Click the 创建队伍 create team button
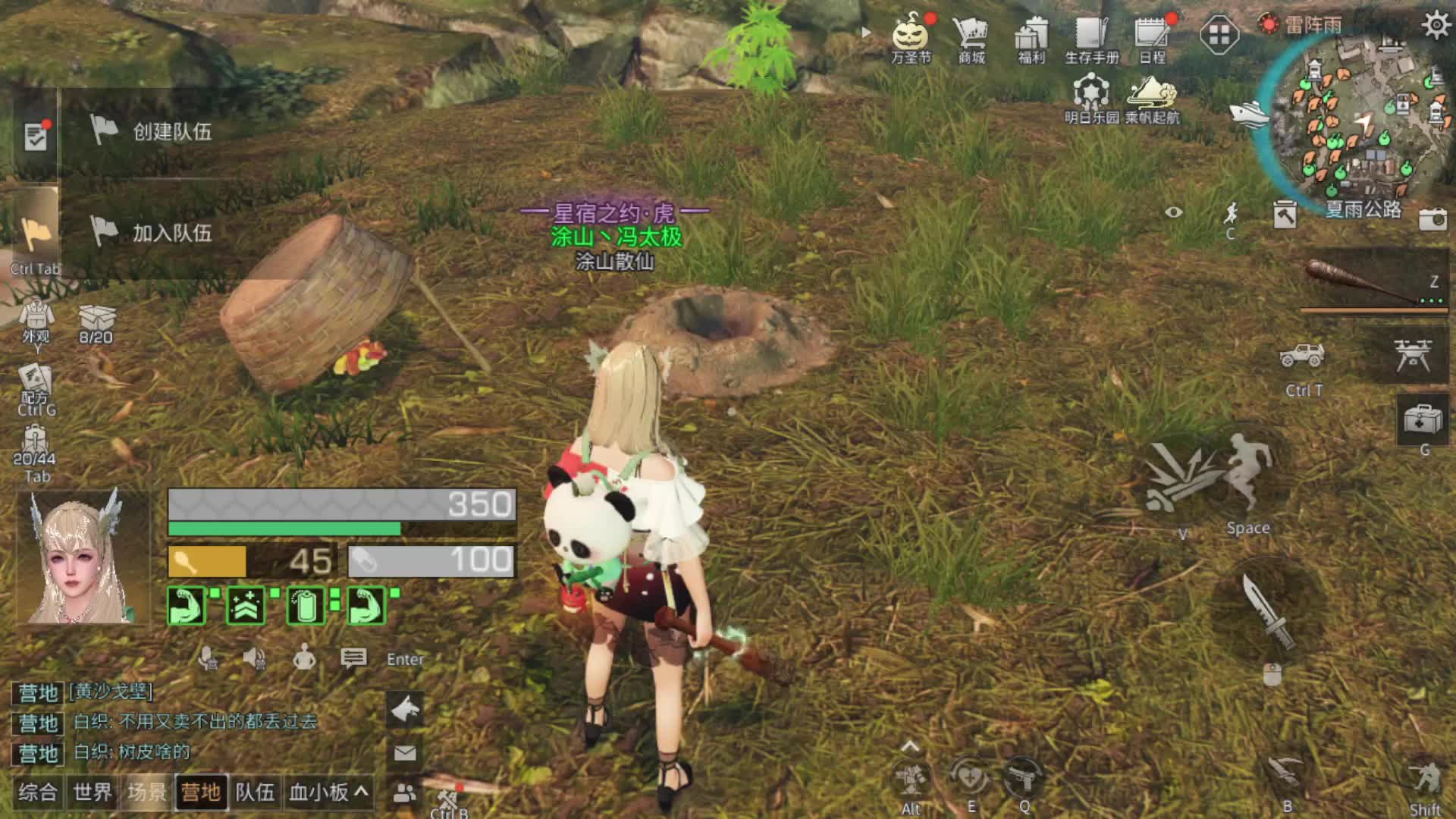1456x819 pixels. [x=152, y=131]
